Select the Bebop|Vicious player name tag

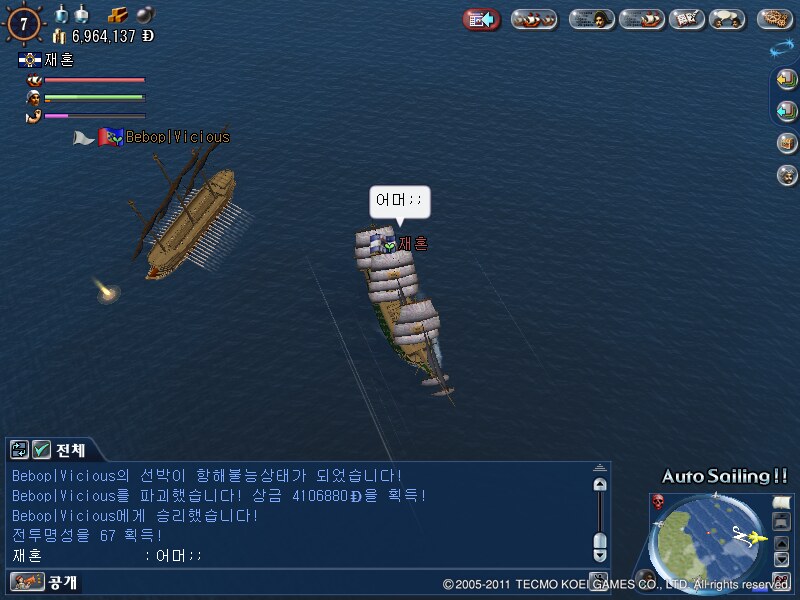177,137
